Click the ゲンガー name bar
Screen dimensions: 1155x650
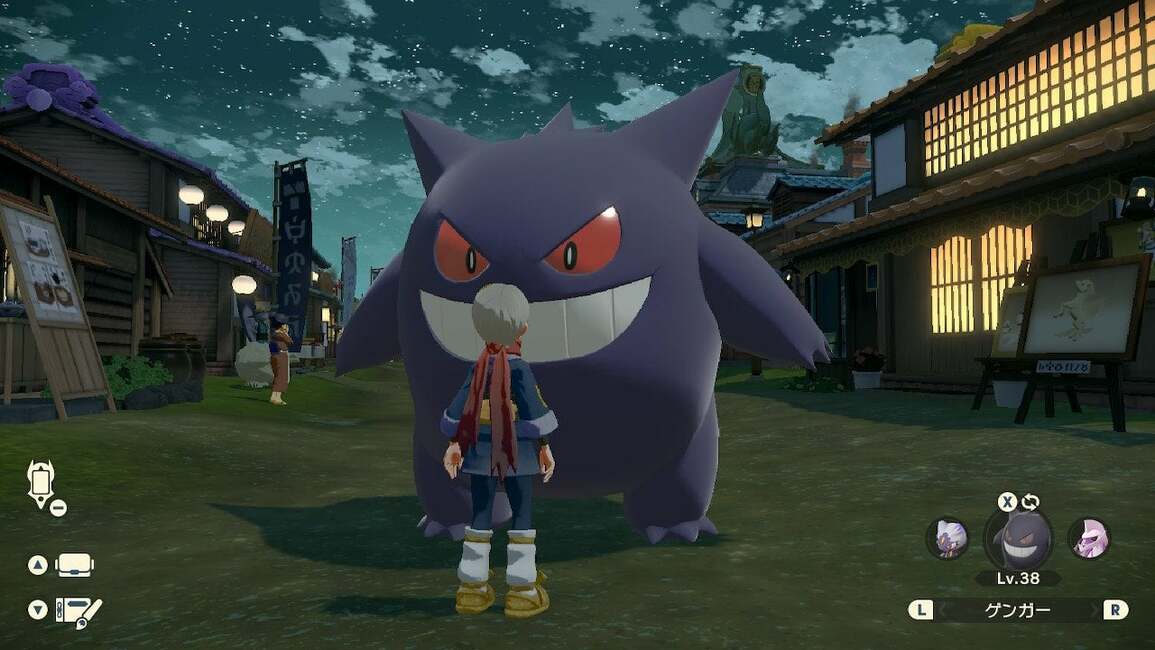point(1018,610)
